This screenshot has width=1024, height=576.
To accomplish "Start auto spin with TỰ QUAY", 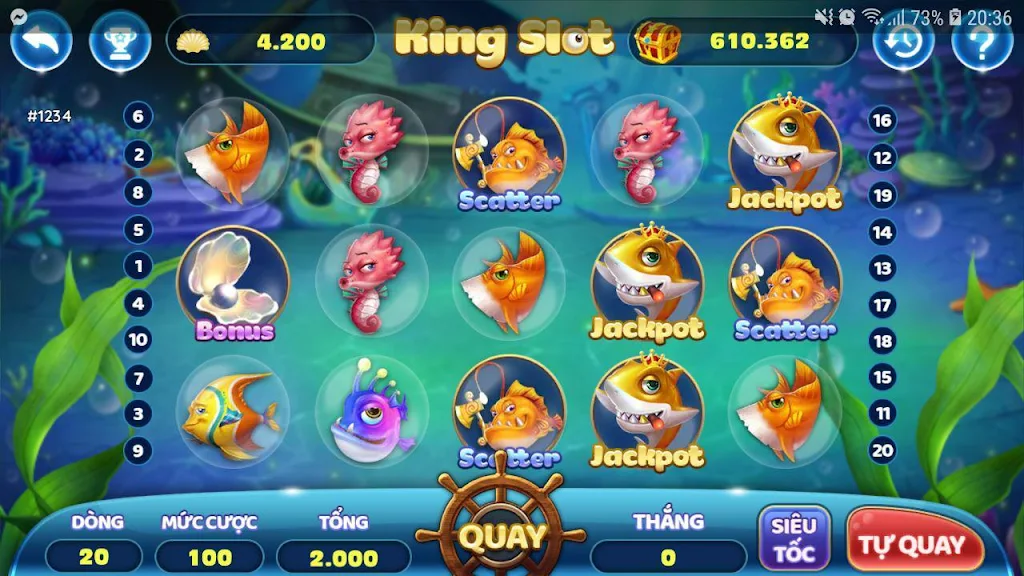I will [x=912, y=545].
